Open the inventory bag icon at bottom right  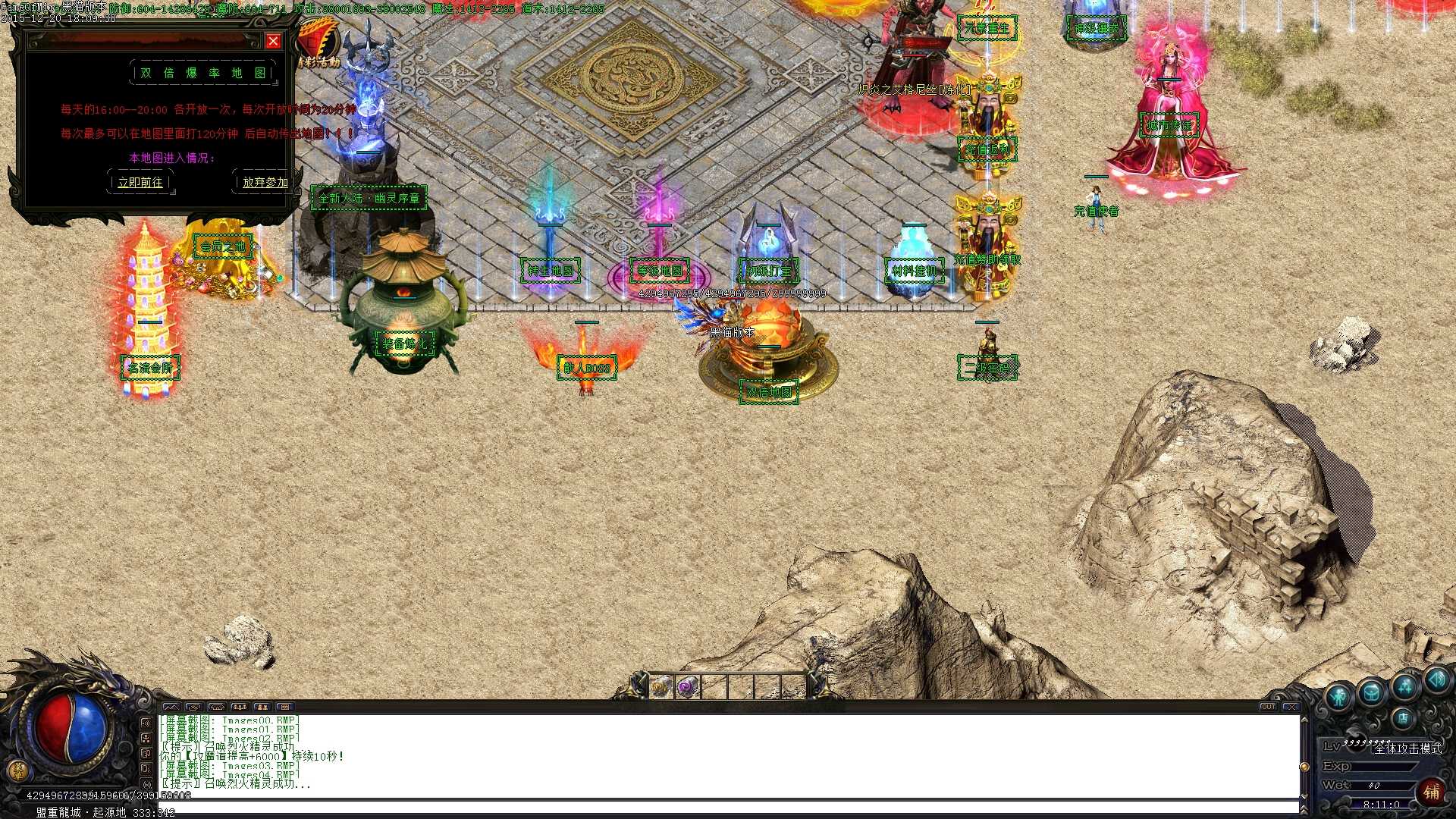[1372, 692]
